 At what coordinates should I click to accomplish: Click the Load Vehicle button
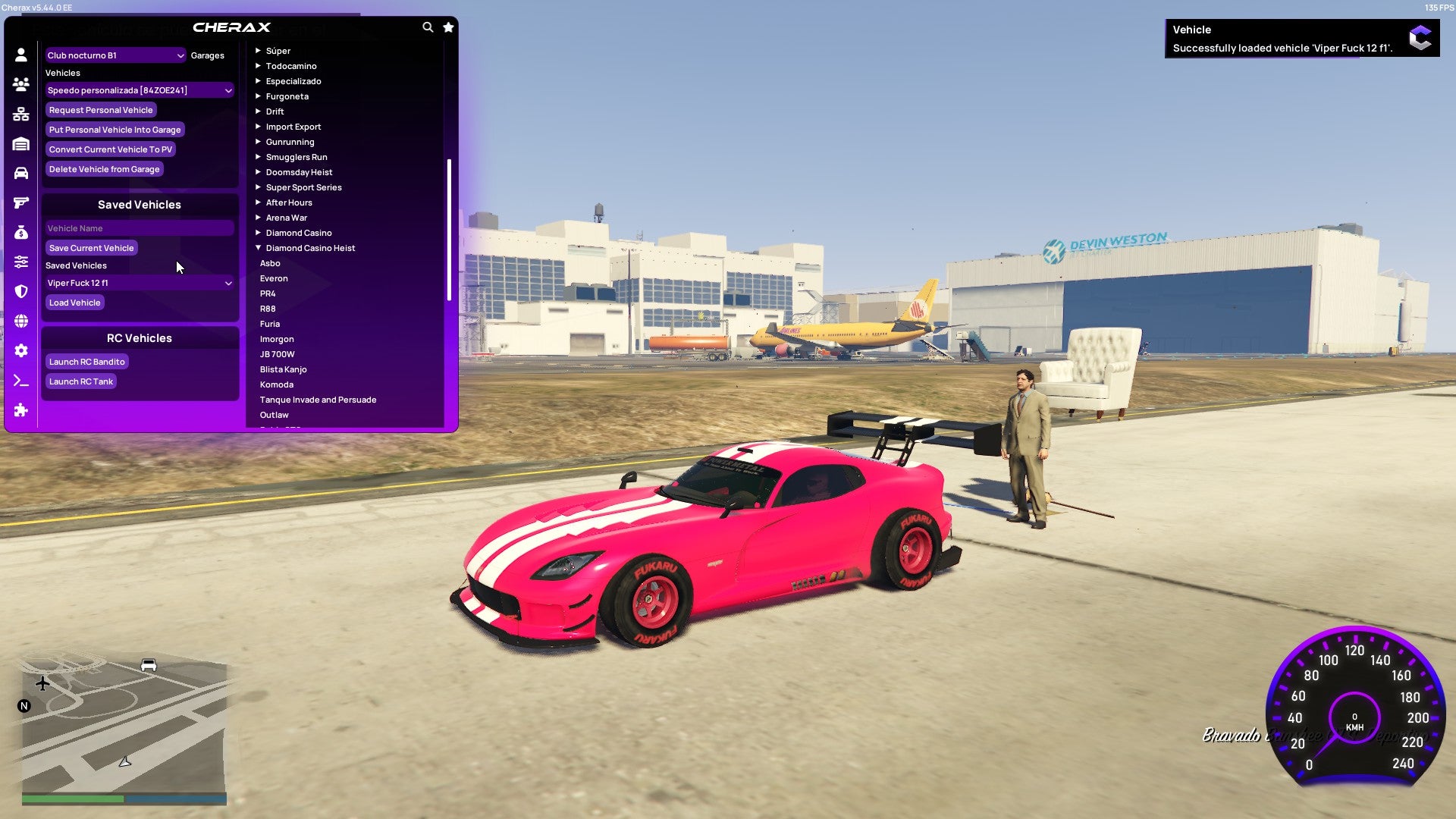74,302
